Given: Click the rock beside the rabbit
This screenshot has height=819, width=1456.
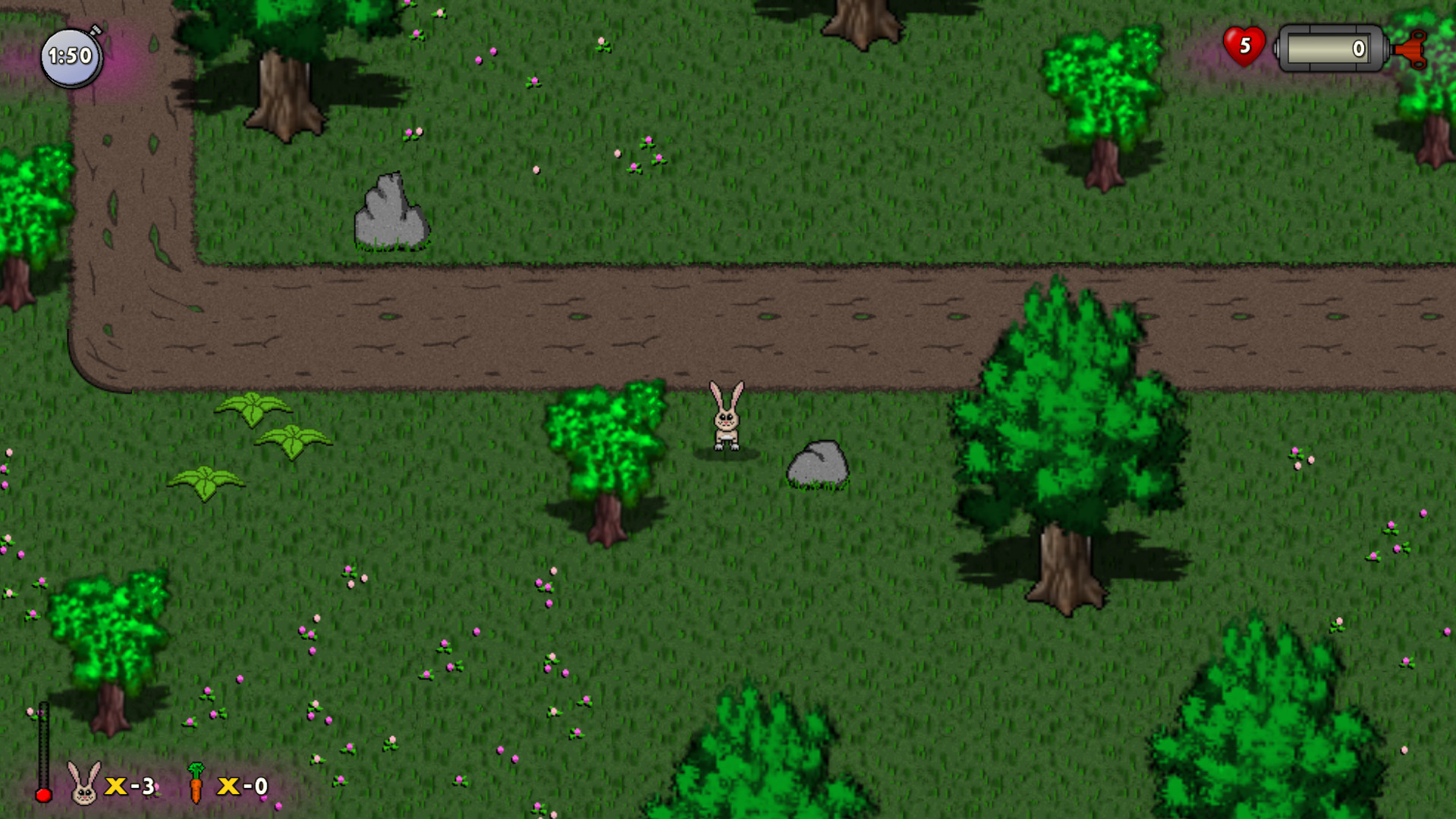Looking at the screenshot, I should pos(816,465).
